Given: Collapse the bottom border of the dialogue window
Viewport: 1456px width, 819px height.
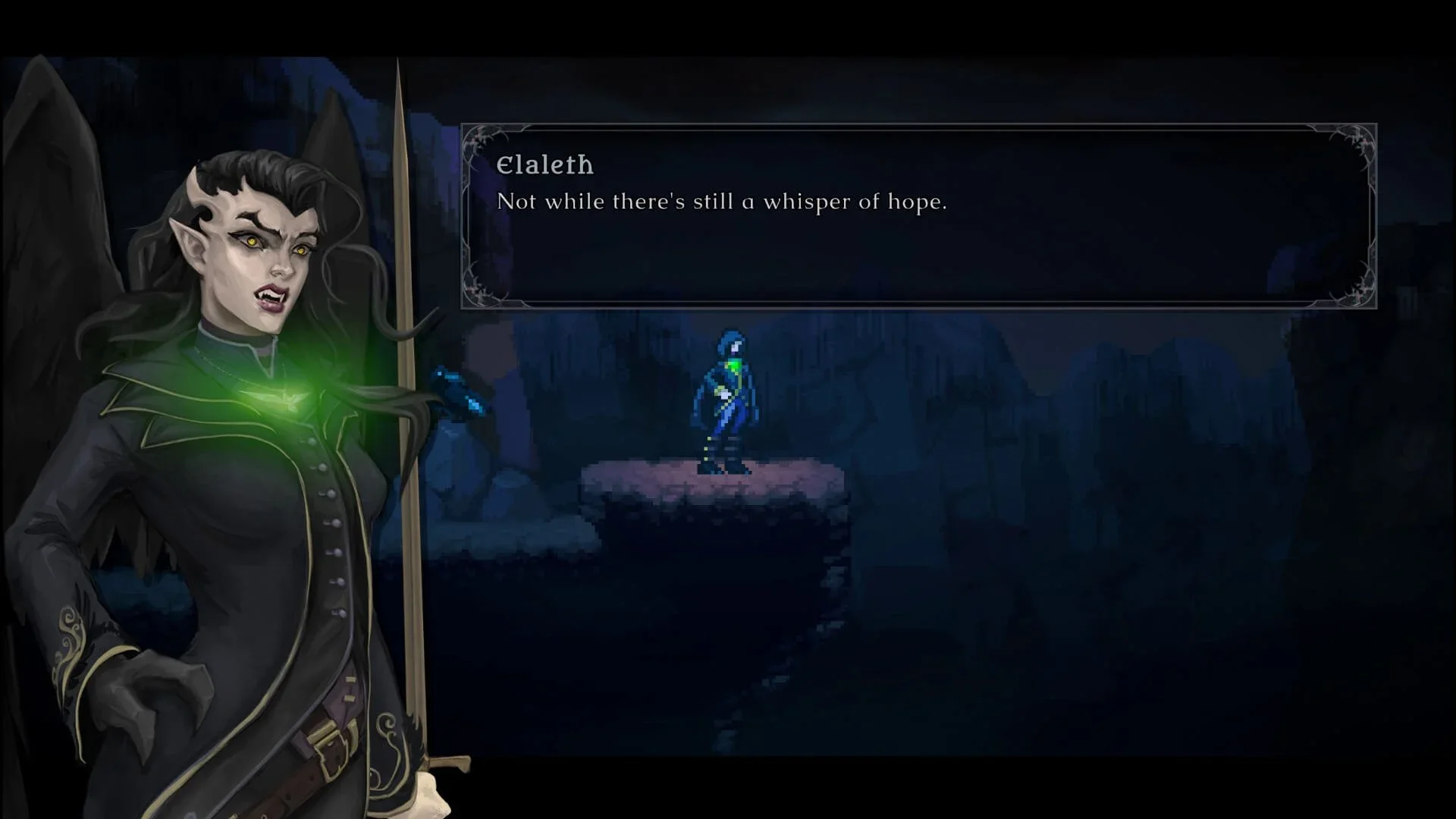Looking at the screenshot, I should click(x=918, y=303).
